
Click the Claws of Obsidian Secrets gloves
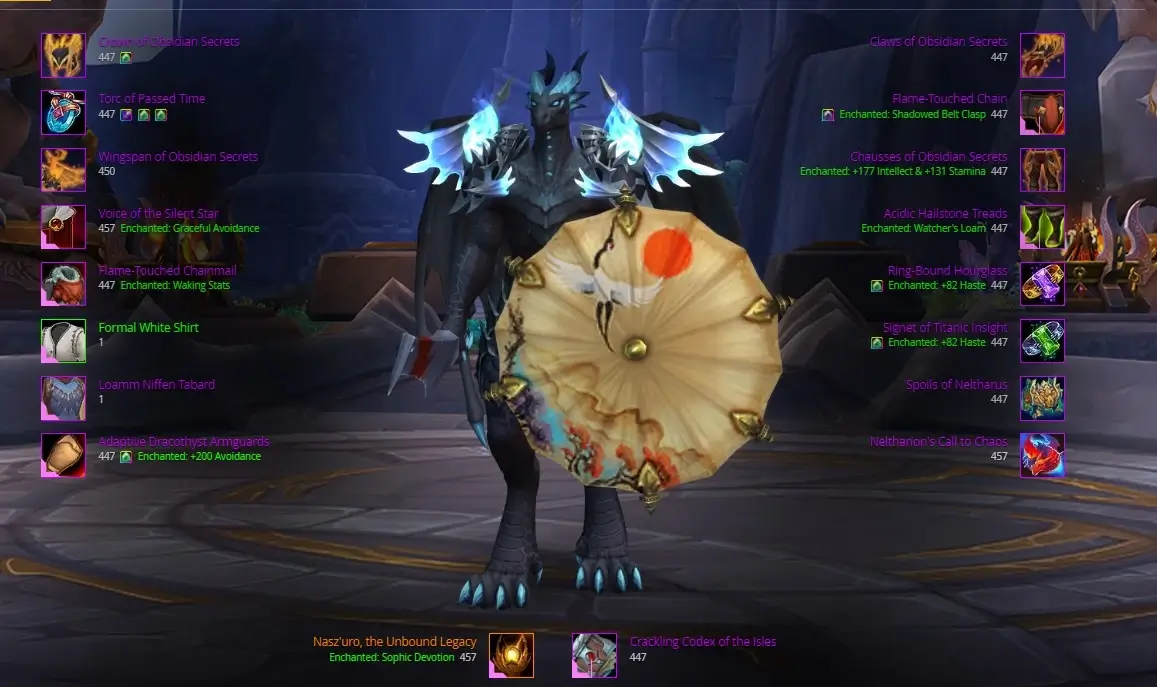point(1042,55)
